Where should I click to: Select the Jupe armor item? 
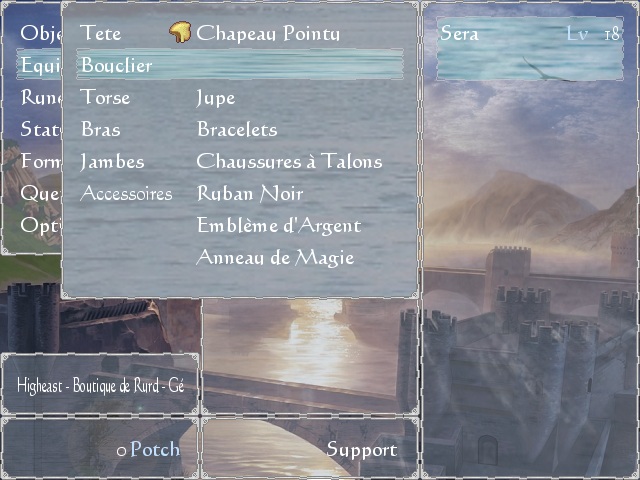click(x=216, y=98)
